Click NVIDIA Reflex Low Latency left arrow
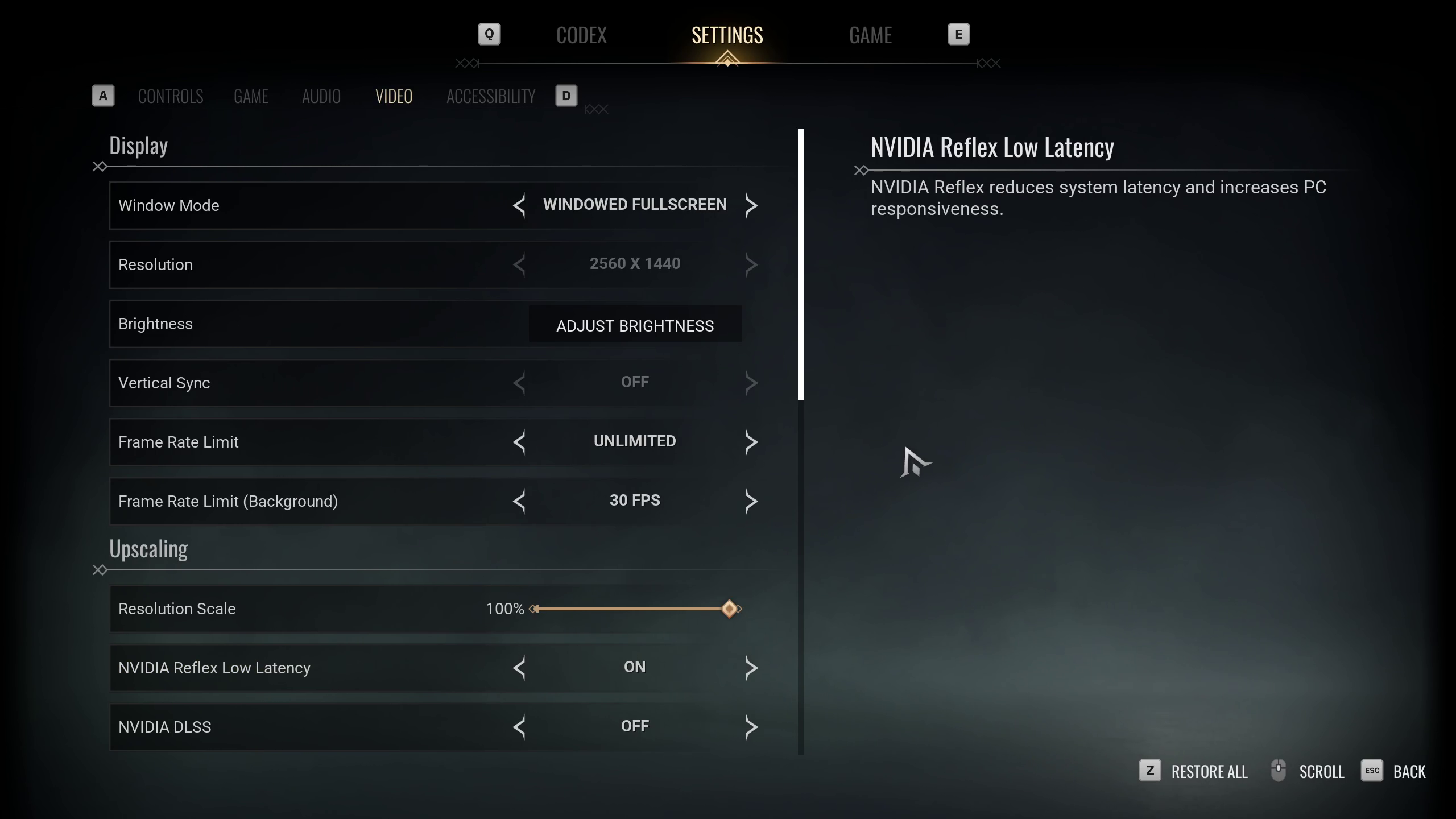Image resolution: width=1456 pixels, height=819 pixels. [x=519, y=668]
